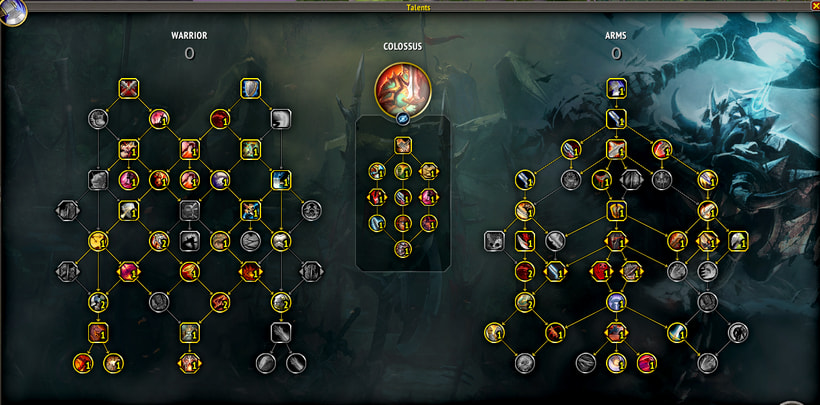Select the Arms tree's root talent node
Image resolution: width=820 pixels, height=405 pixels.
616,89
